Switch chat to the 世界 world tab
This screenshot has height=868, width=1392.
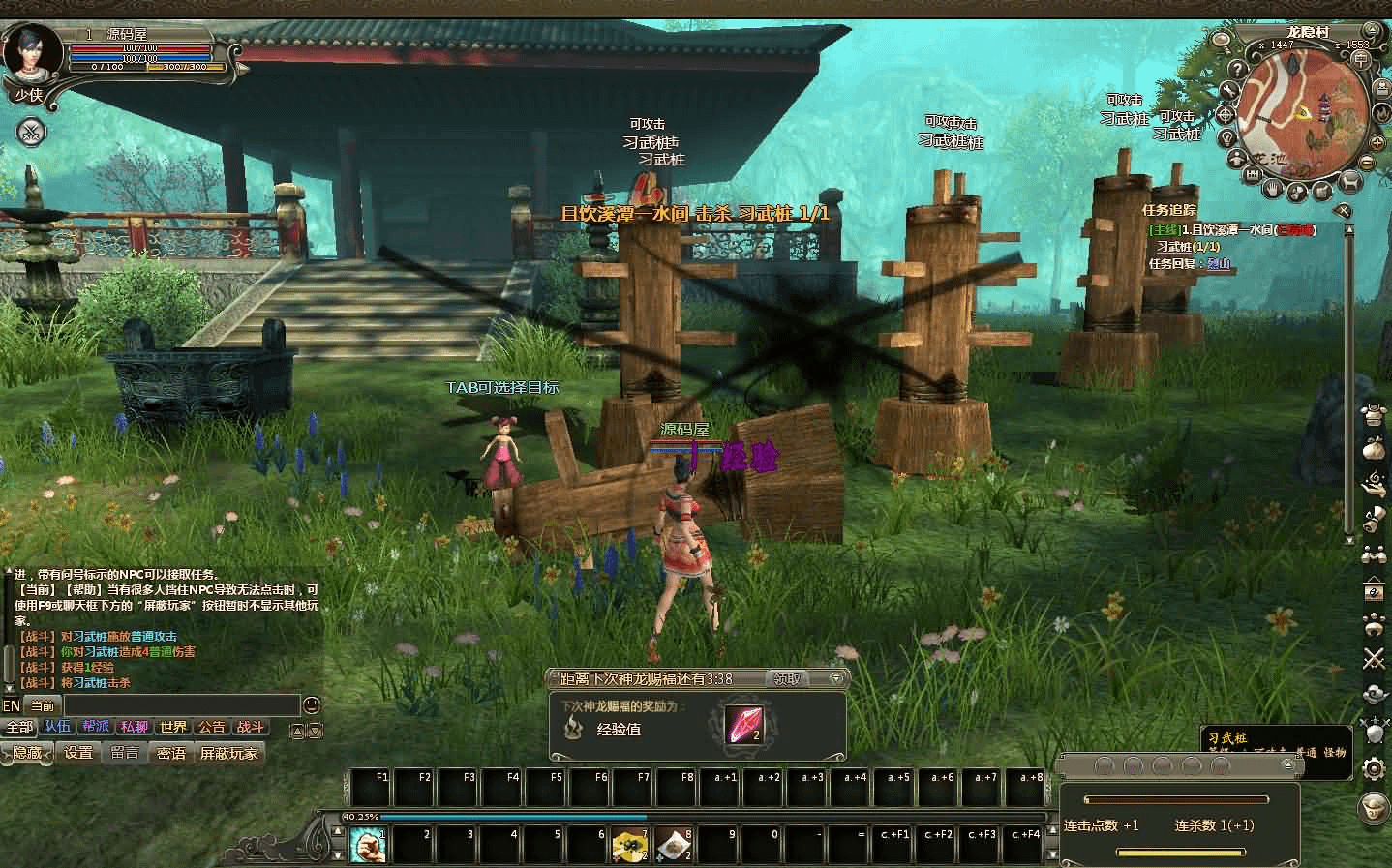click(173, 727)
